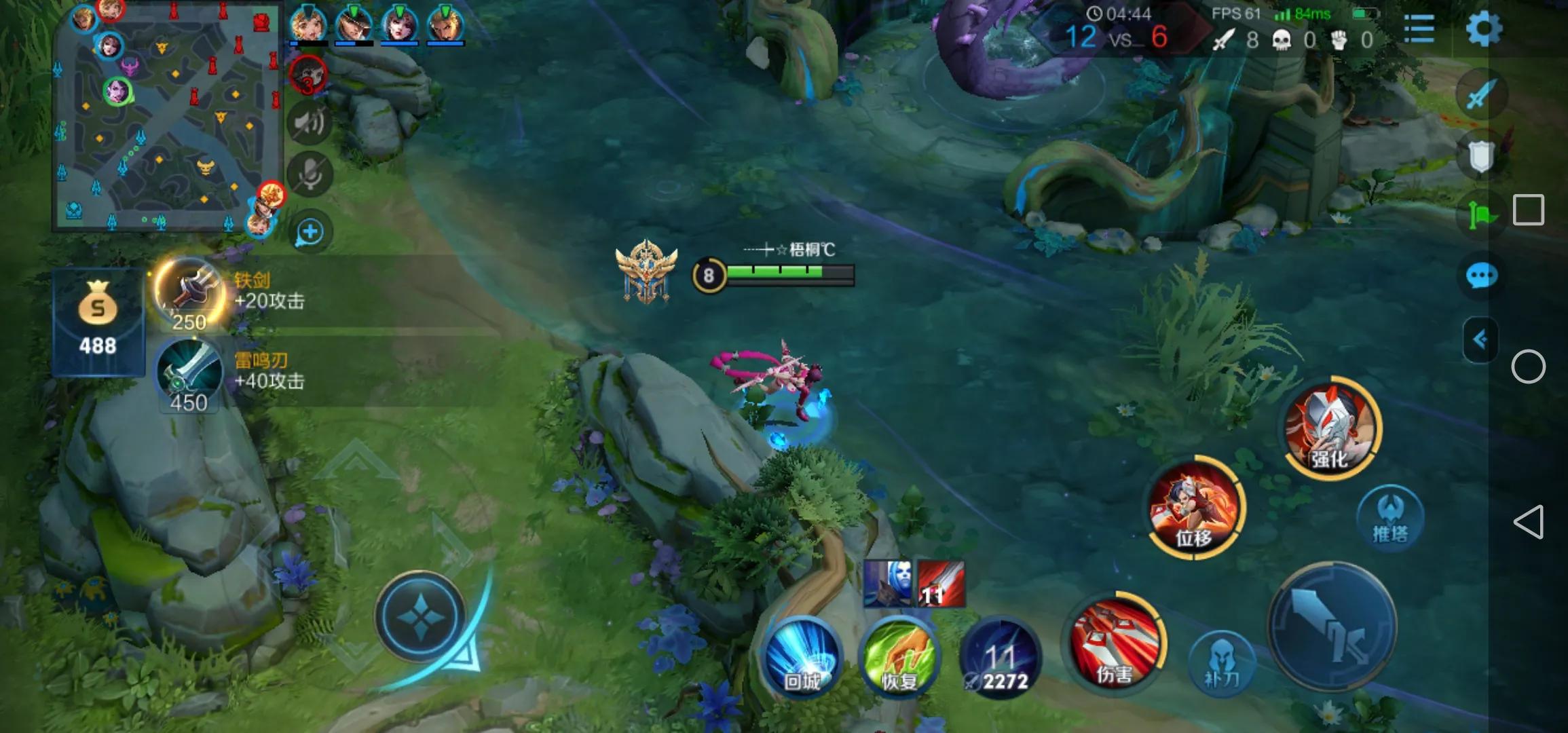Tap the 推塔 tower attack button
Viewport: 1568px width, 733px height.
(1389, 518)
